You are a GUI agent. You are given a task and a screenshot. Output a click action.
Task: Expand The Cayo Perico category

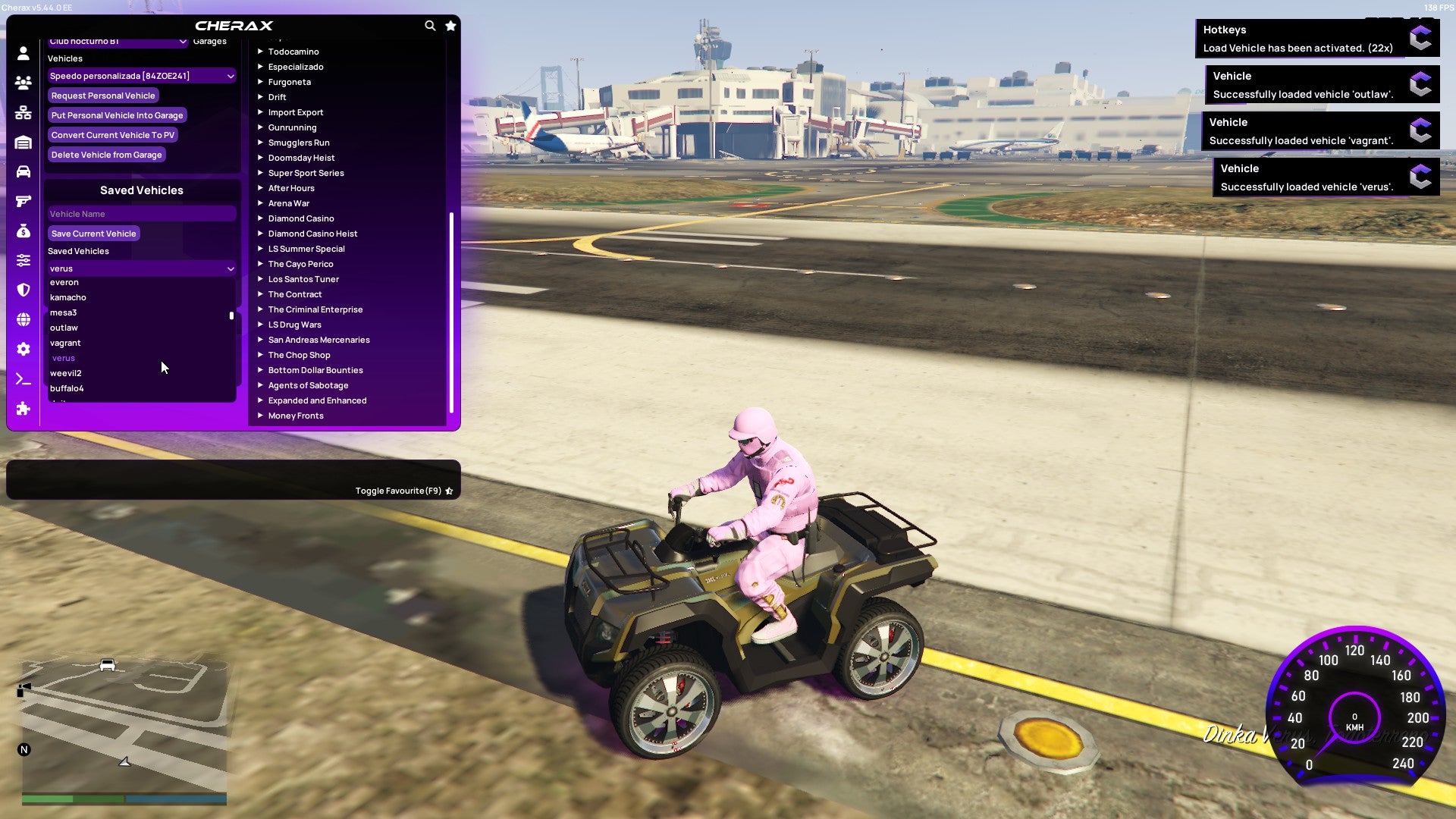pos(300,264)
